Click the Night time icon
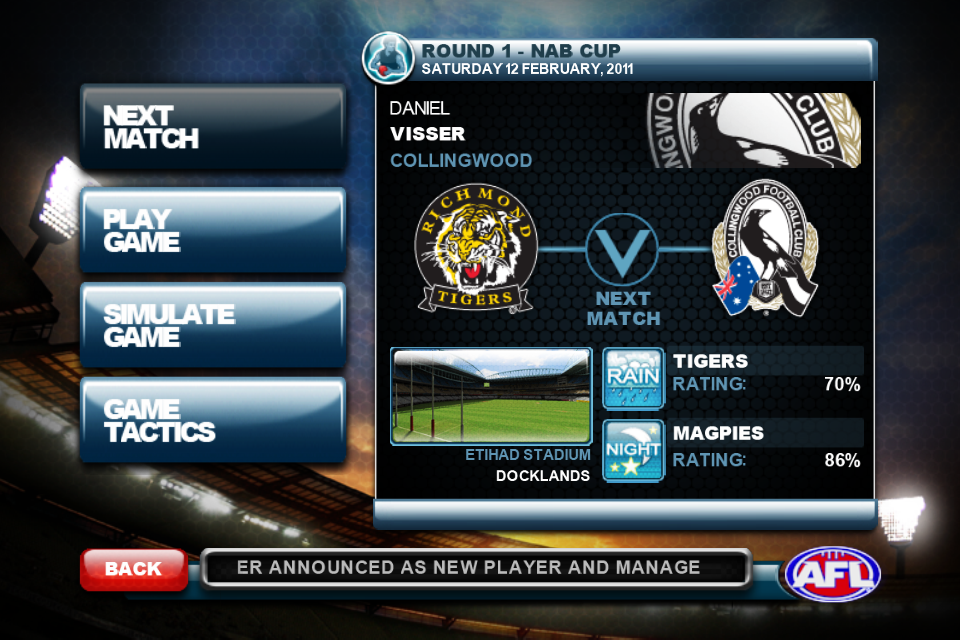 633,450
